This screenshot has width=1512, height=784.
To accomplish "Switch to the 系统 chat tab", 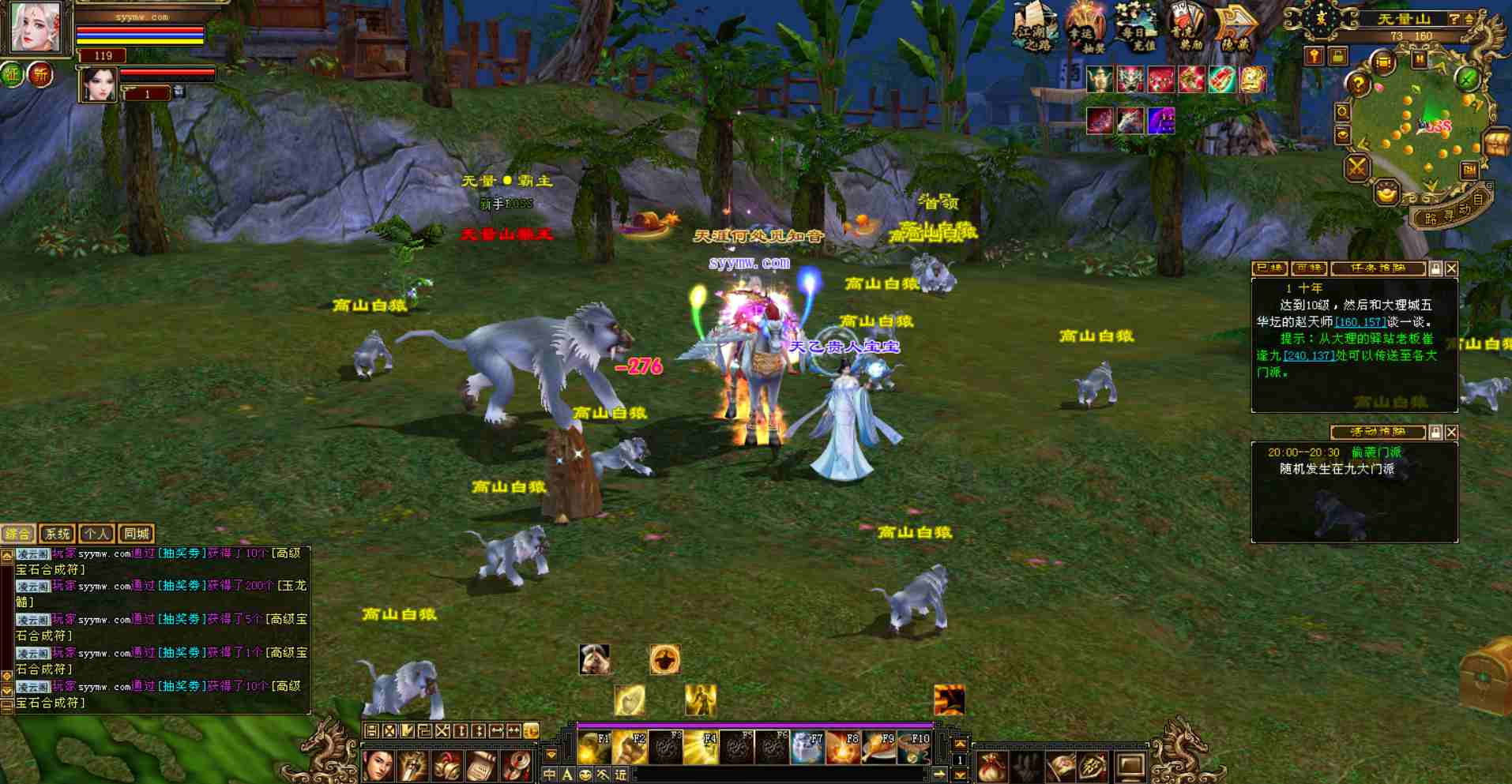I will point(57,534).
